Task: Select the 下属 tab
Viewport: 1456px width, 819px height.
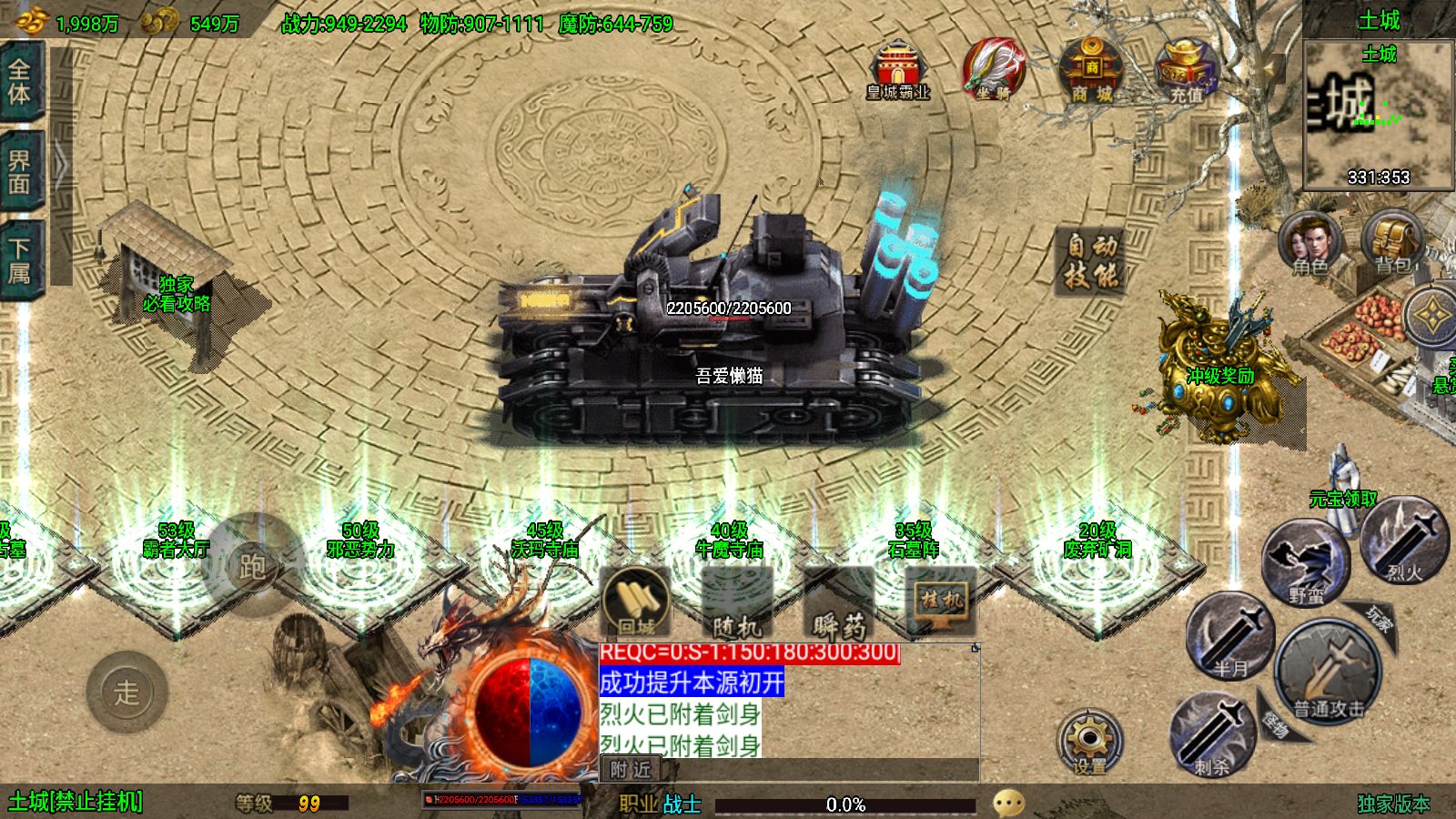Action: pyautogui.click(x=20, y=261)
